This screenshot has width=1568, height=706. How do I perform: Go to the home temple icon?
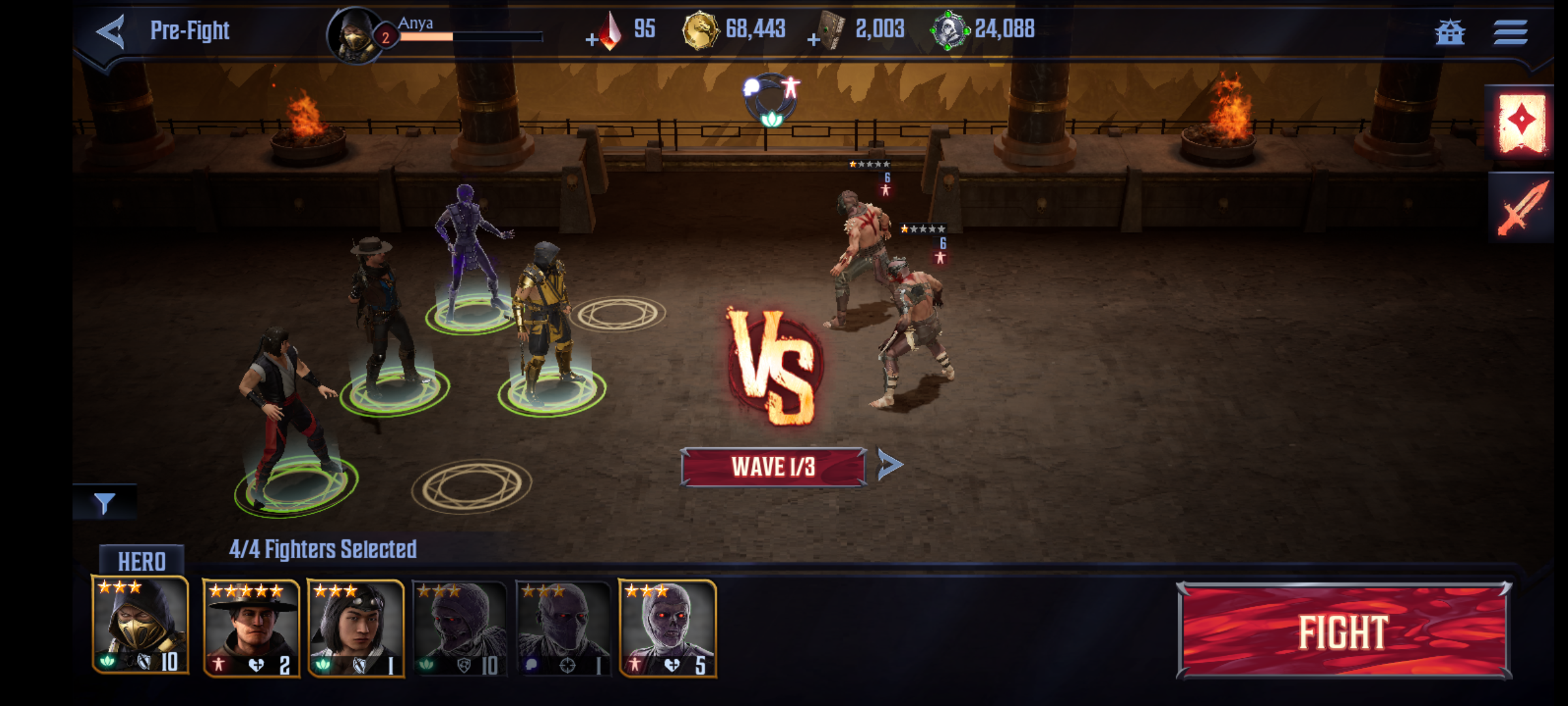pyautogui.click(x=1450, y=31)
